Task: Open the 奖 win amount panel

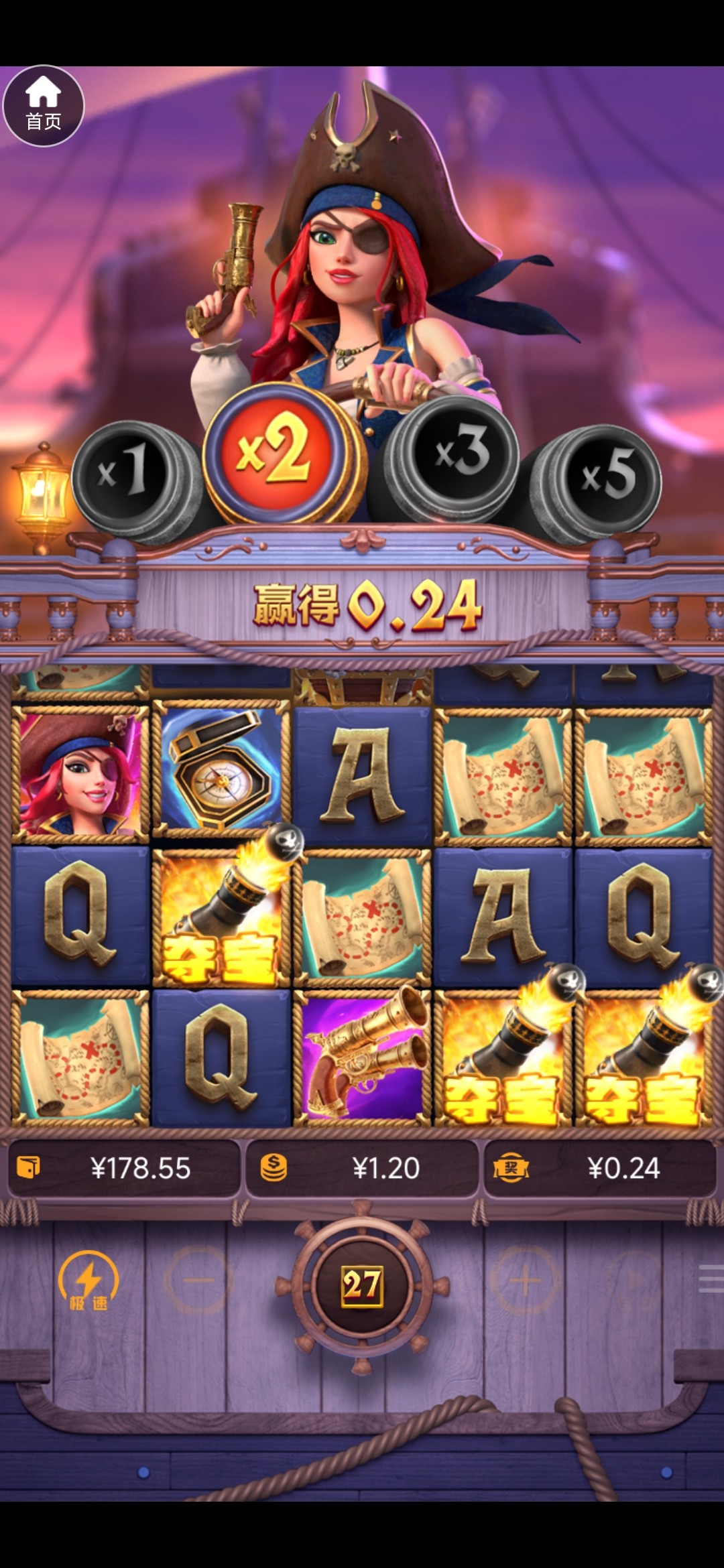Action: (x=600, y=1169)
